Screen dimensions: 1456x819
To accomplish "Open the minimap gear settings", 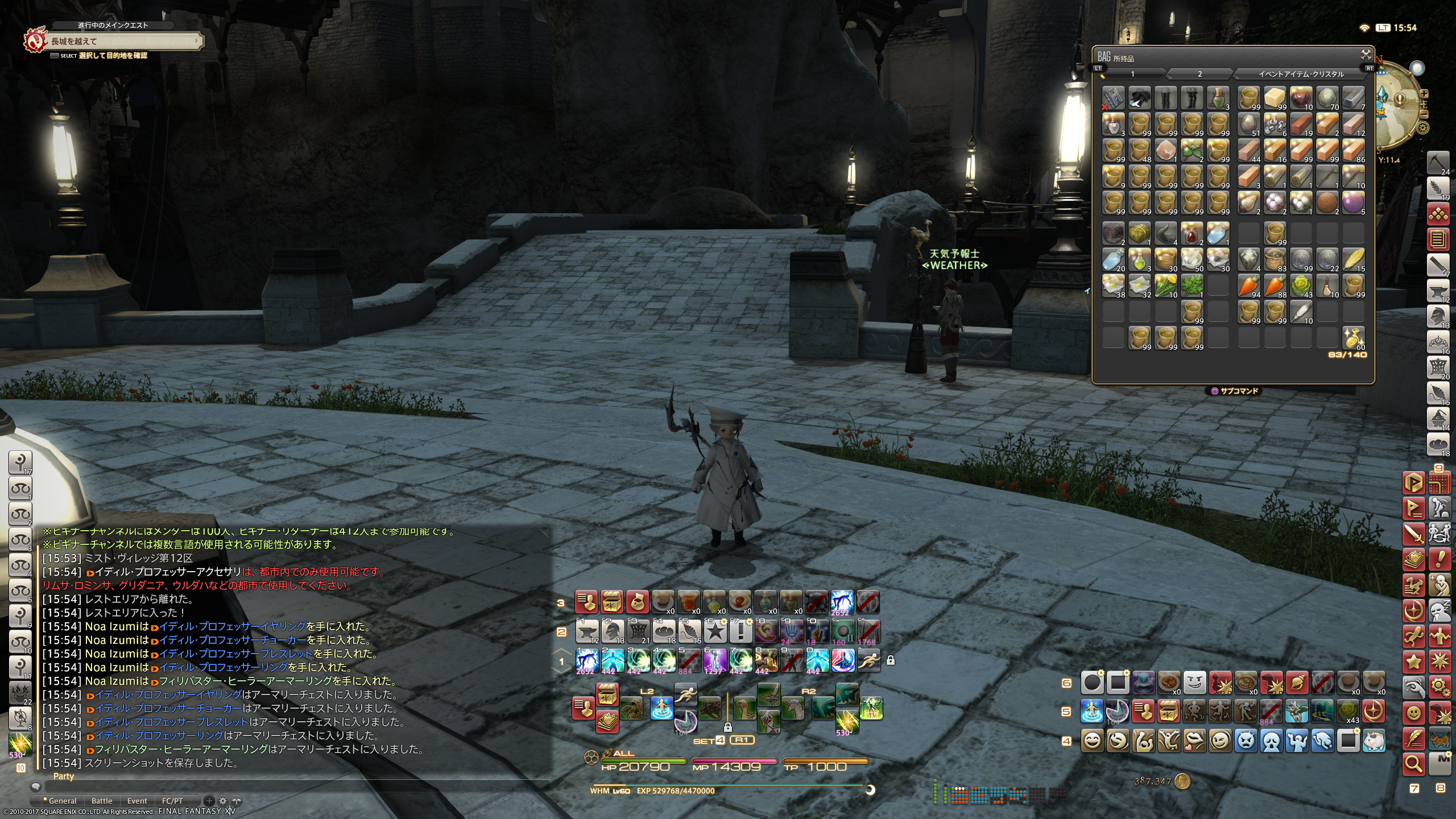I will coord(1422,127).
